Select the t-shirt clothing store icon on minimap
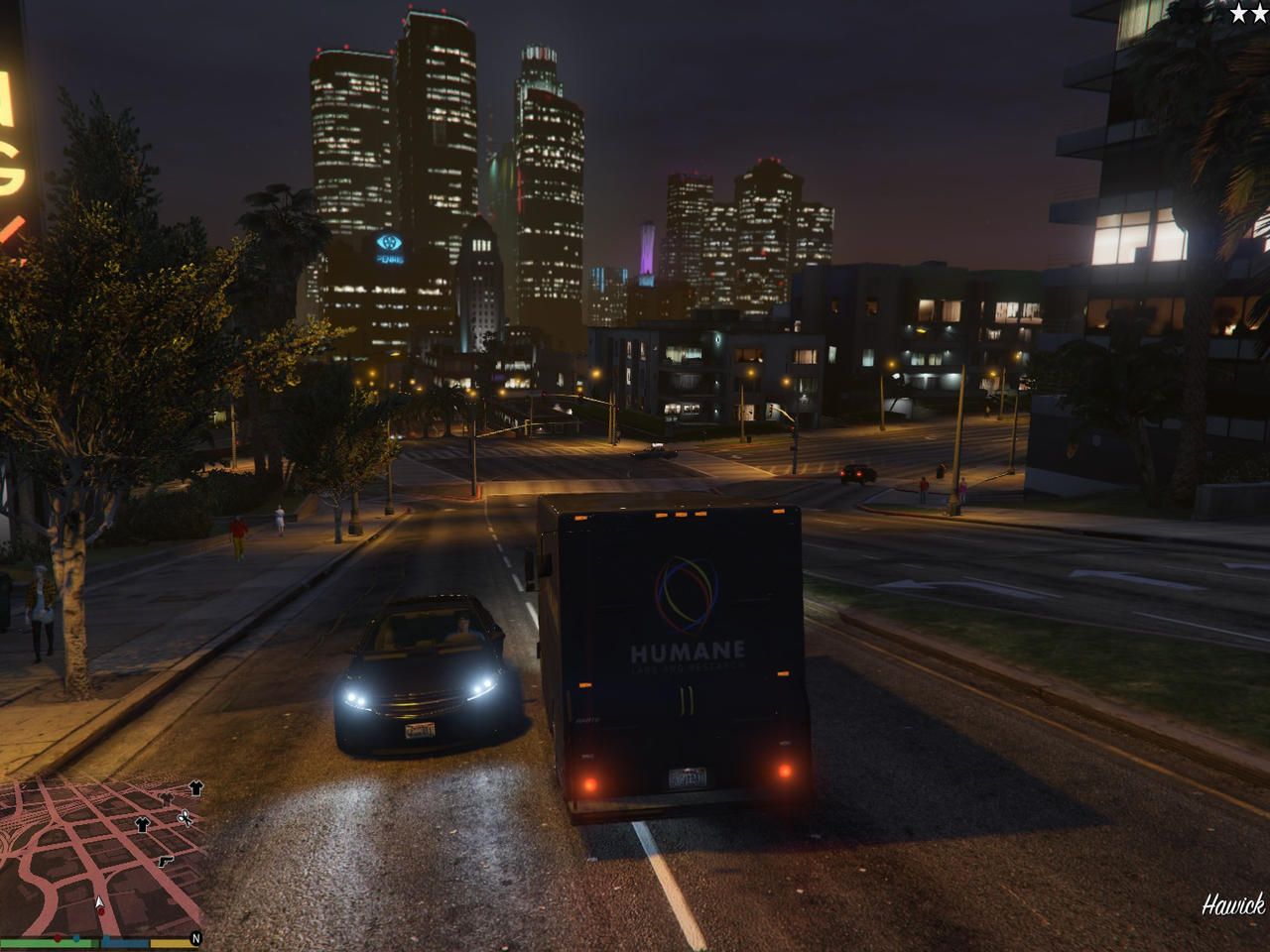Image resolution: width=1270 pixels, height=952 pixels. click(142, 824)
